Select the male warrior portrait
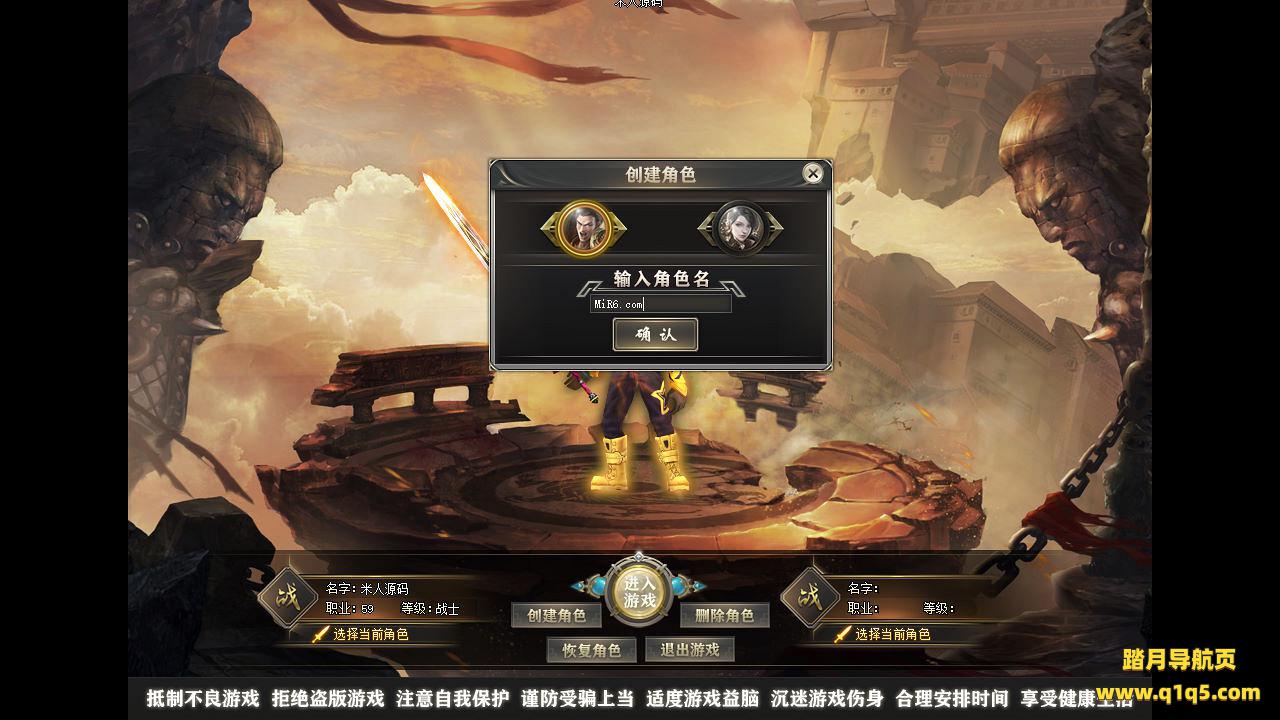The height and width of the screenshot is (720, 1280). (585, 228)
